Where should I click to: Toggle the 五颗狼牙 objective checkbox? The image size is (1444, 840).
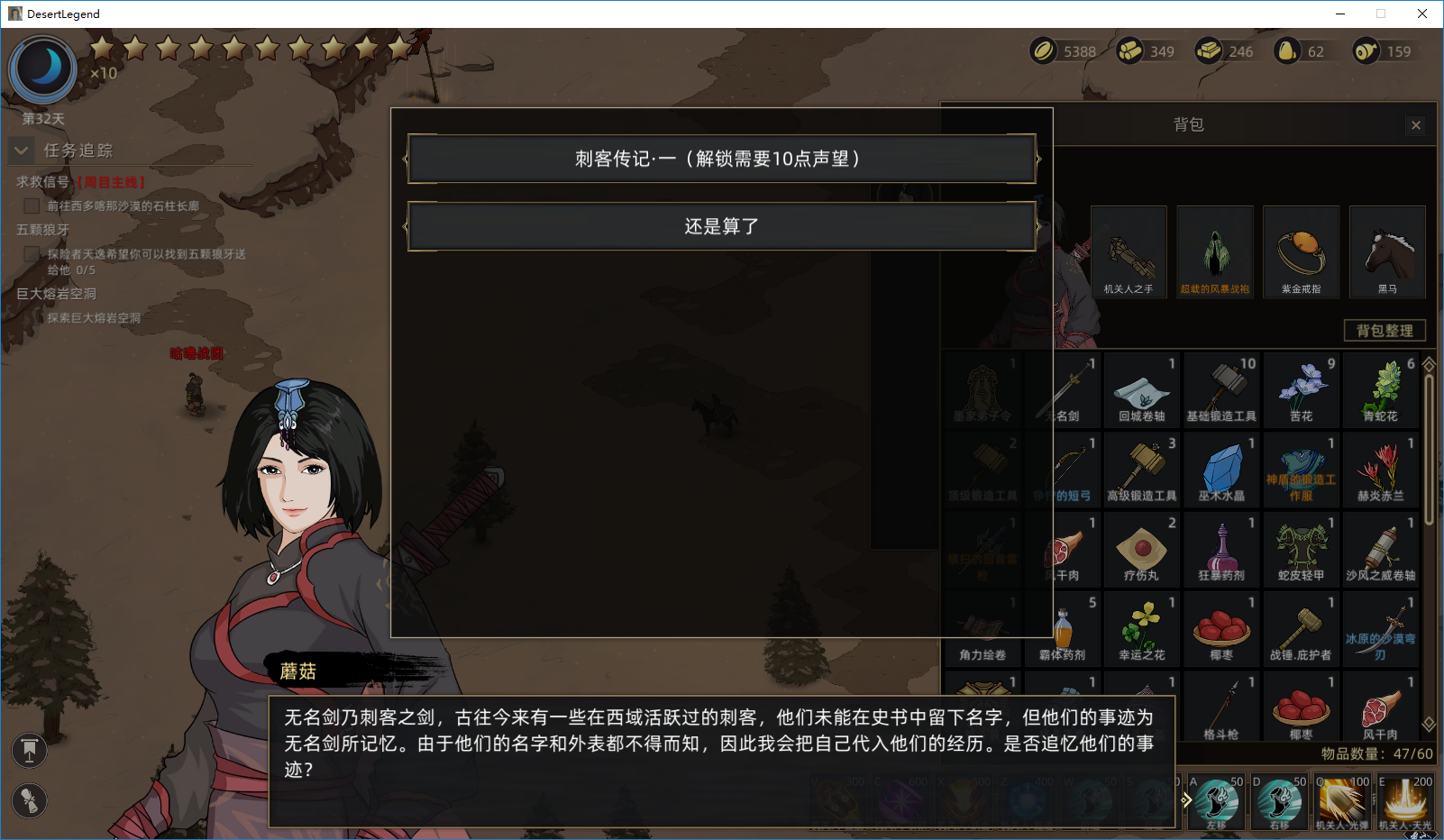(32, 253)
